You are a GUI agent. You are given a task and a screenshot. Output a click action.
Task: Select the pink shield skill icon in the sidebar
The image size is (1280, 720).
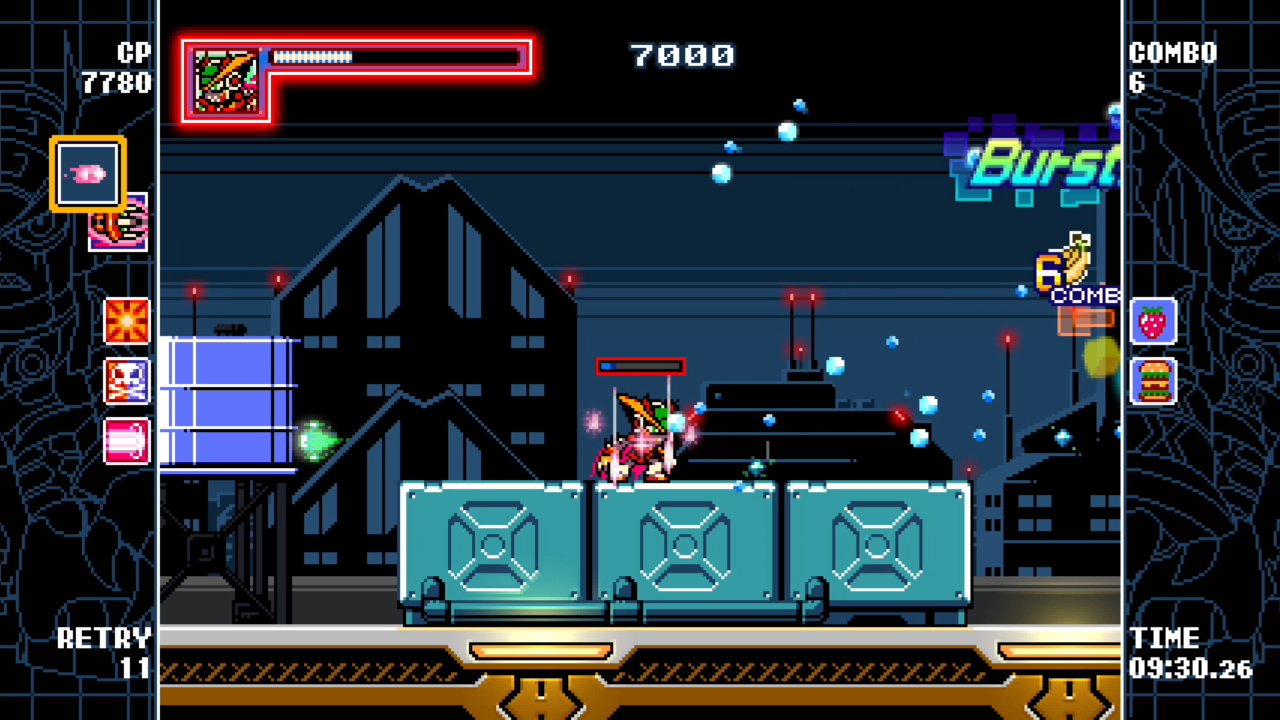point(128,440)
